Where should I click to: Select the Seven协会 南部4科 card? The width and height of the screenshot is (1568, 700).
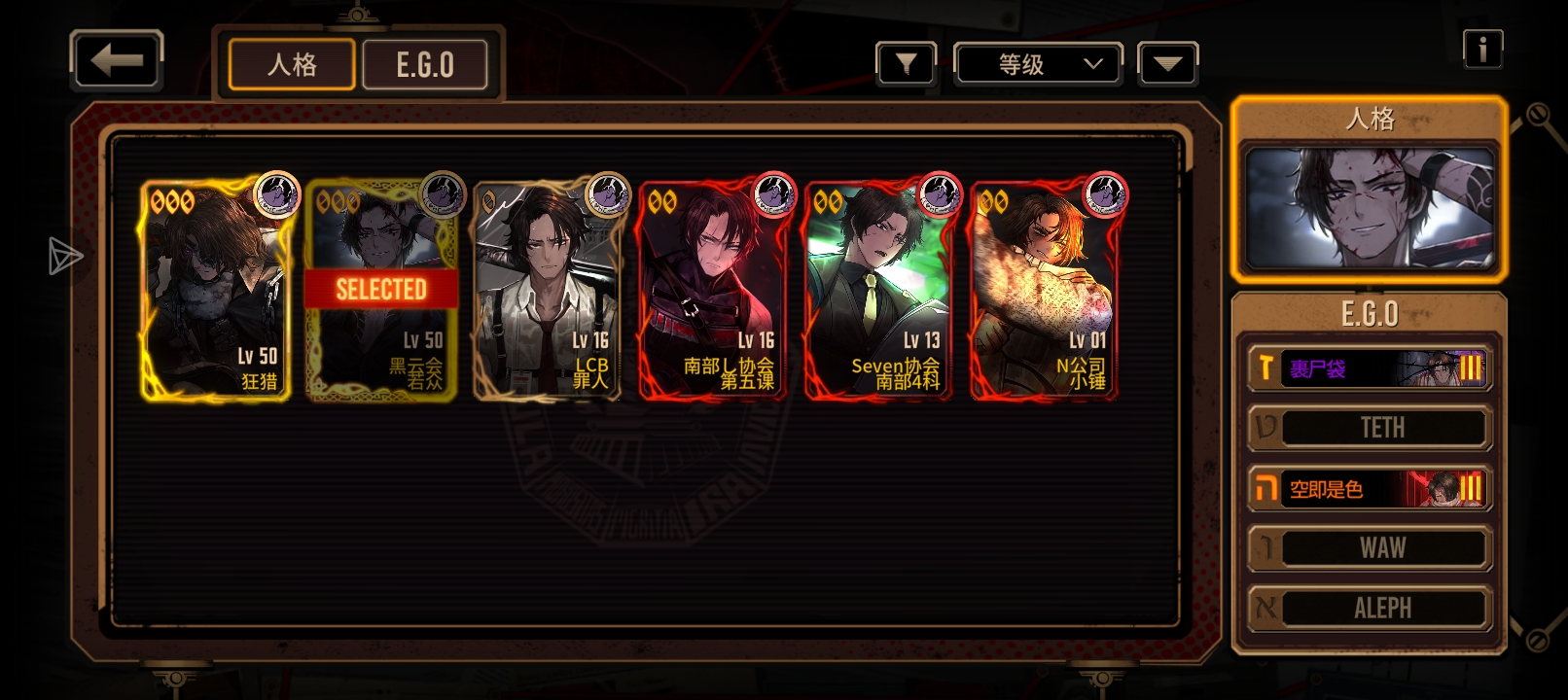tap(878, 290)
